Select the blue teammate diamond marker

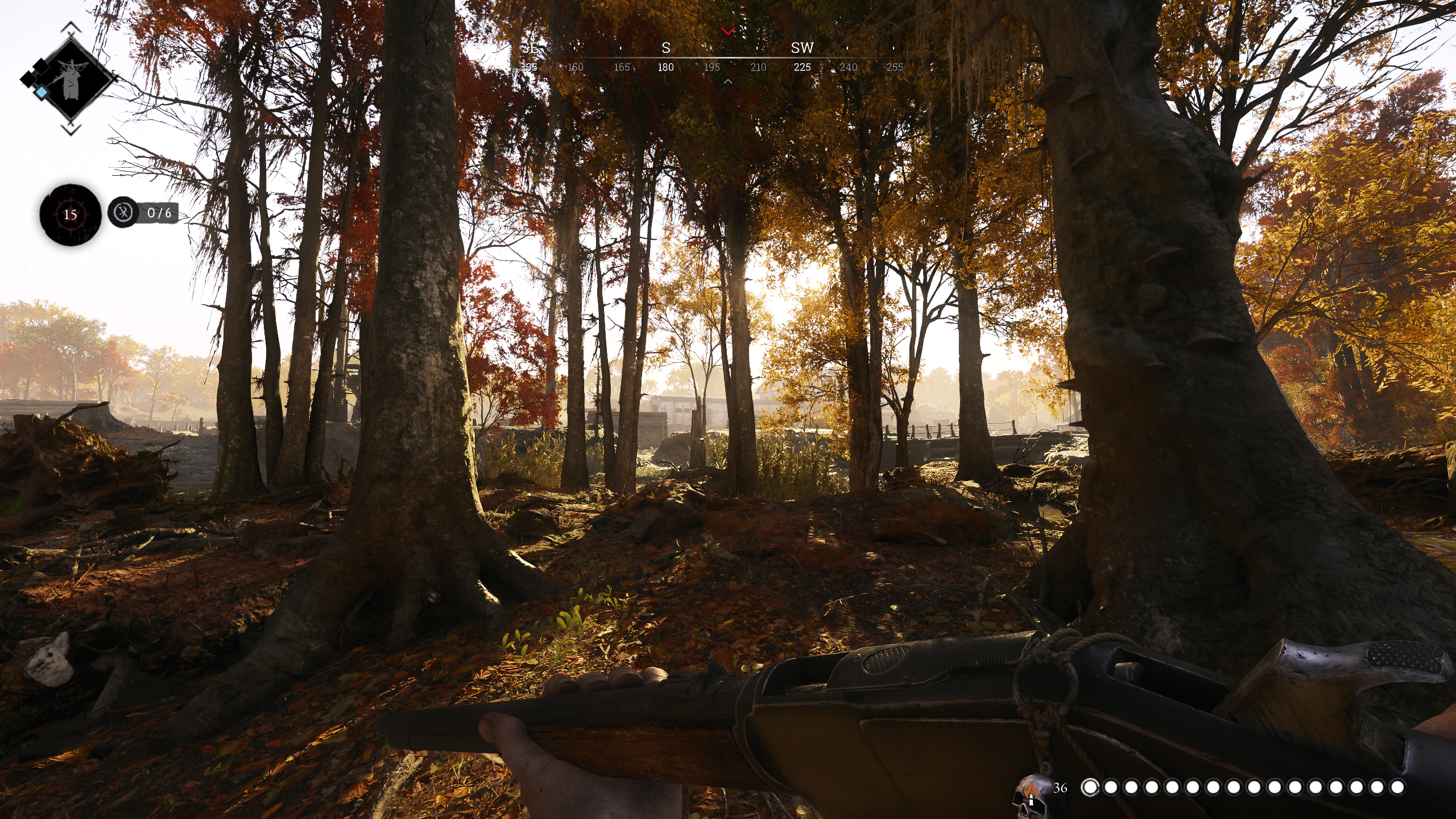(x=42, y=91)
